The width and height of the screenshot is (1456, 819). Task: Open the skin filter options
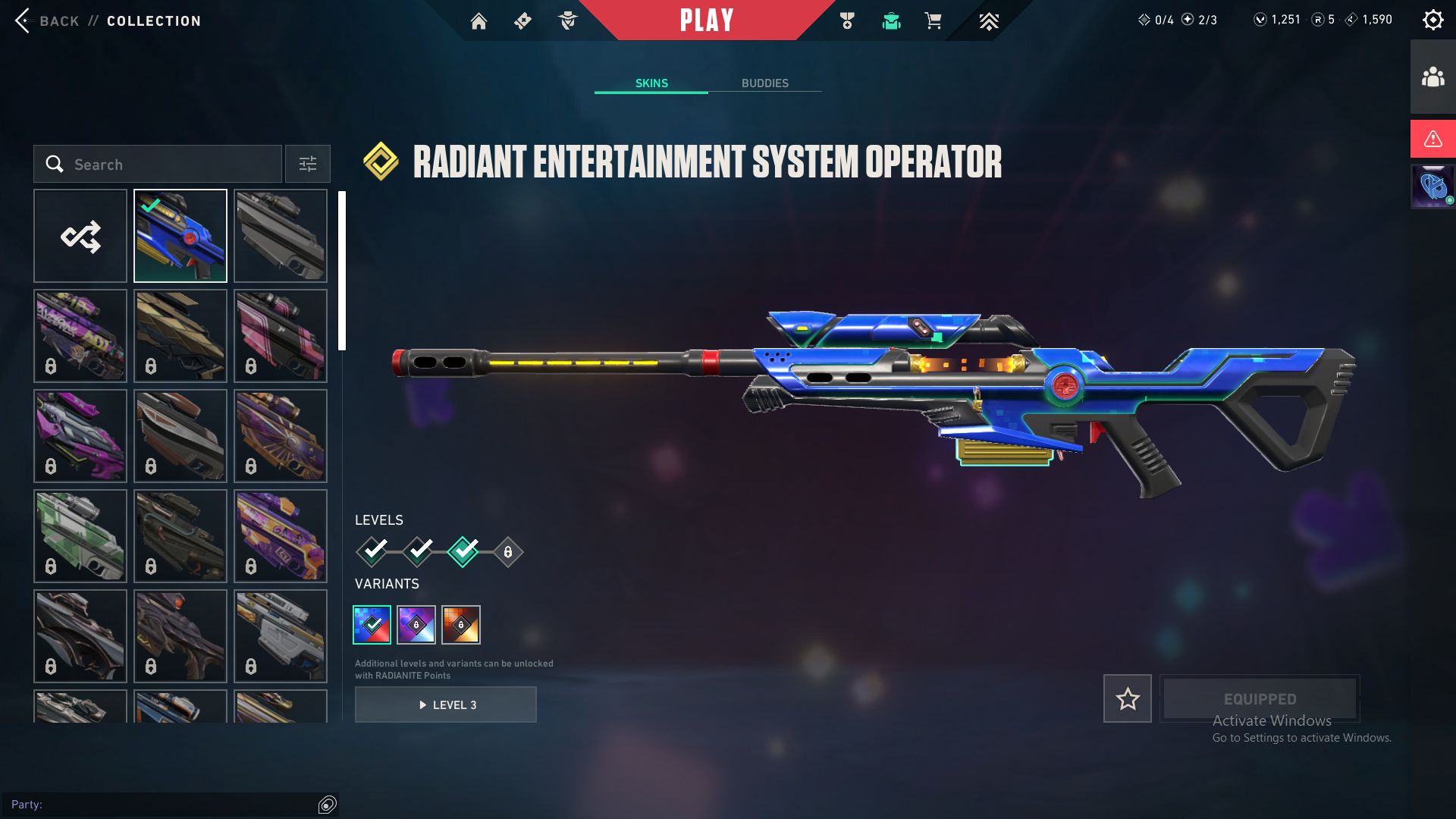tap(308, 164)
